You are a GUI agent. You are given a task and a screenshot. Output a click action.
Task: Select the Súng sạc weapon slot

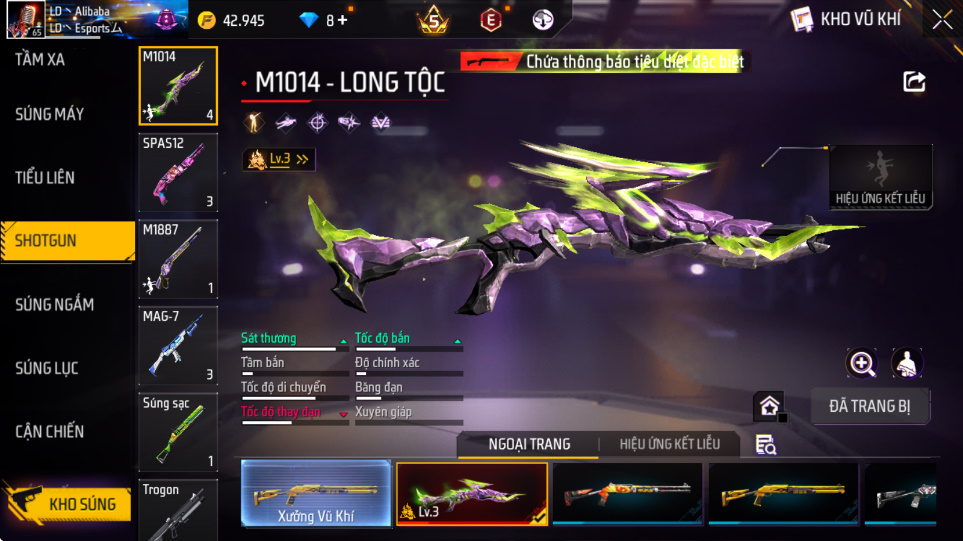[x=178, y=432]
